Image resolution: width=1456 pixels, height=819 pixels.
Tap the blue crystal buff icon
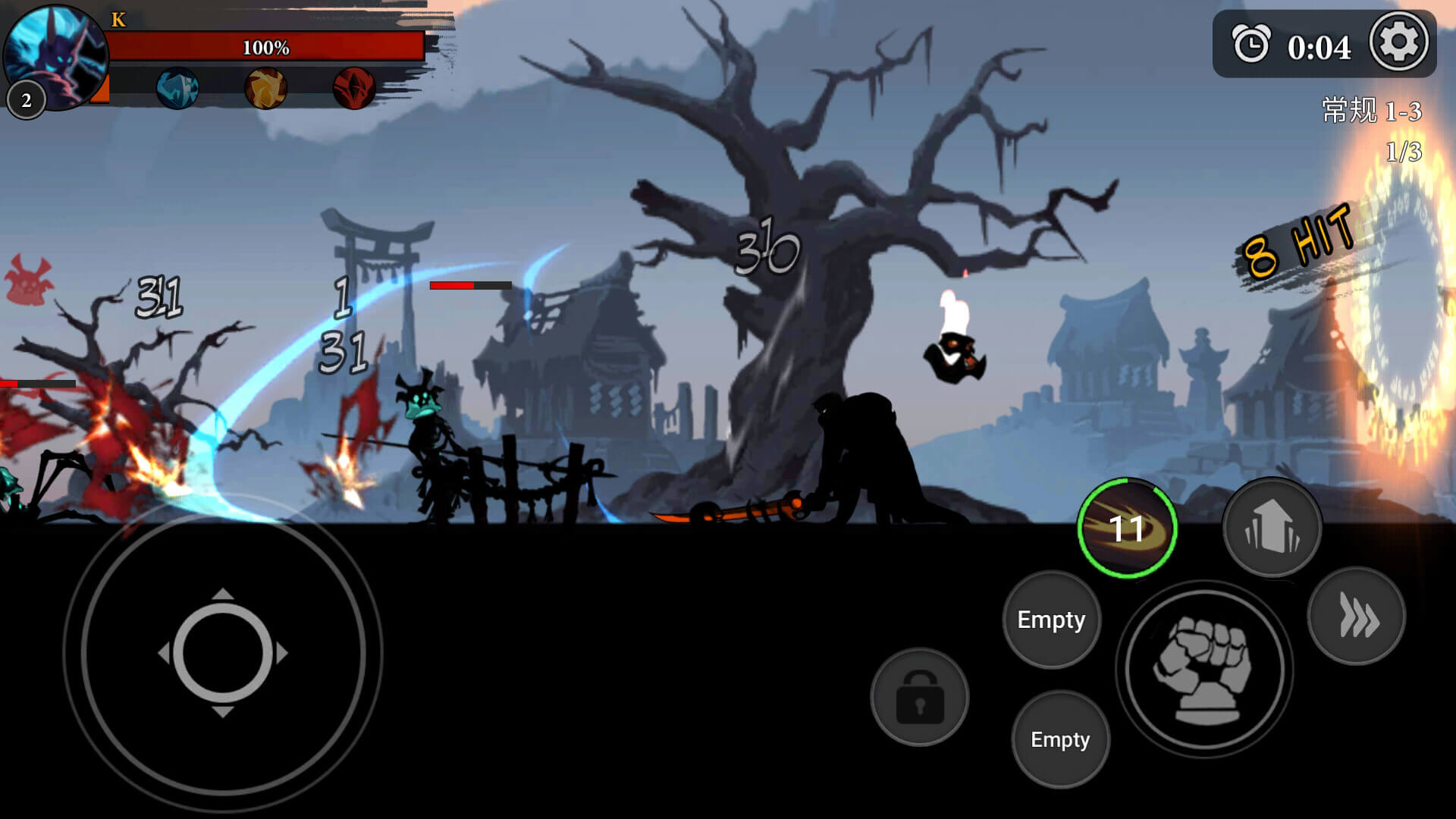[177, 89]
